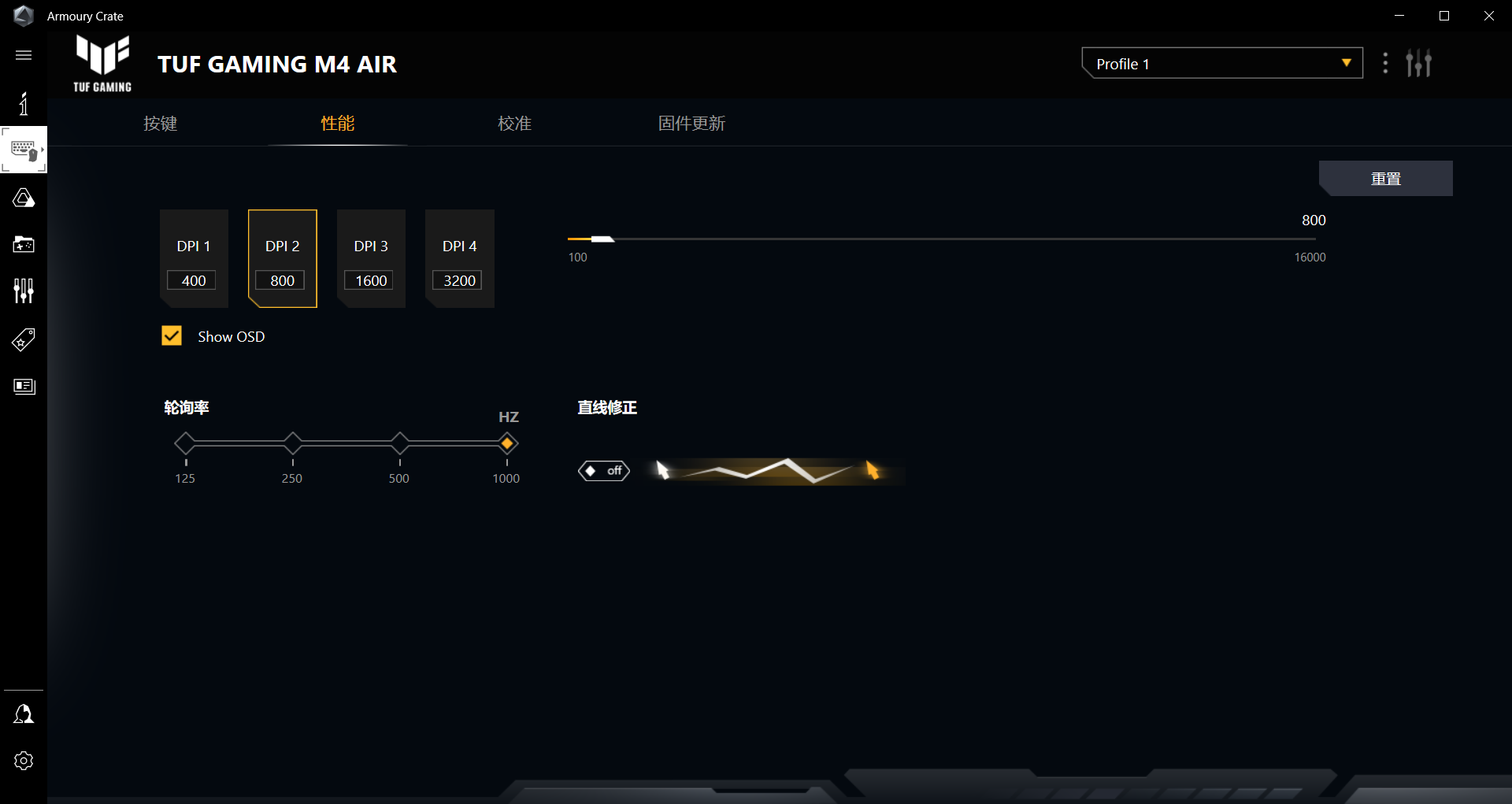Image resolution: width=1512 pixels, height=804 pixels.
Task: Open the User Center avatar icon
Action: 24,713
